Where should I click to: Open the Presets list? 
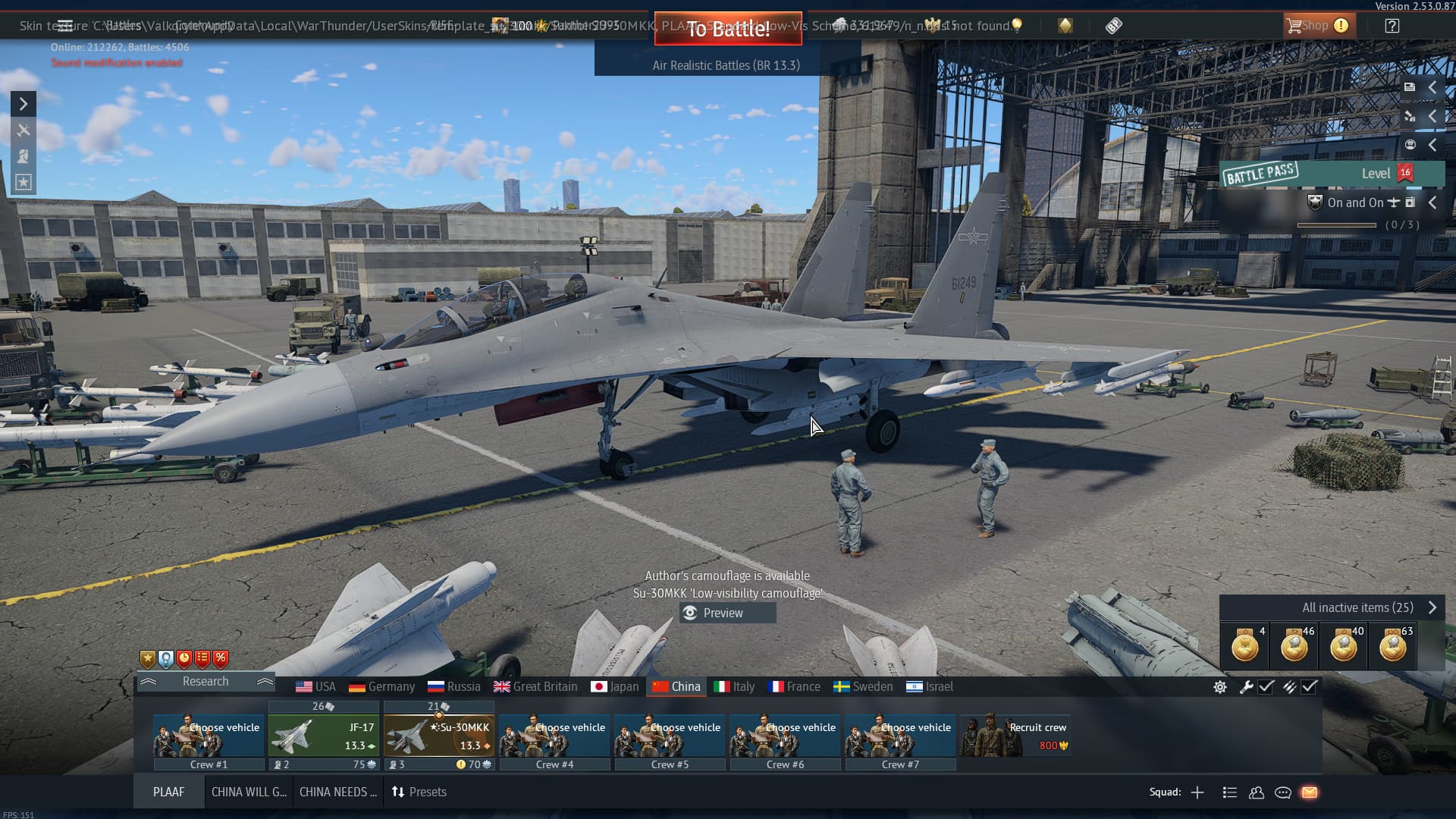pos(419,792)
